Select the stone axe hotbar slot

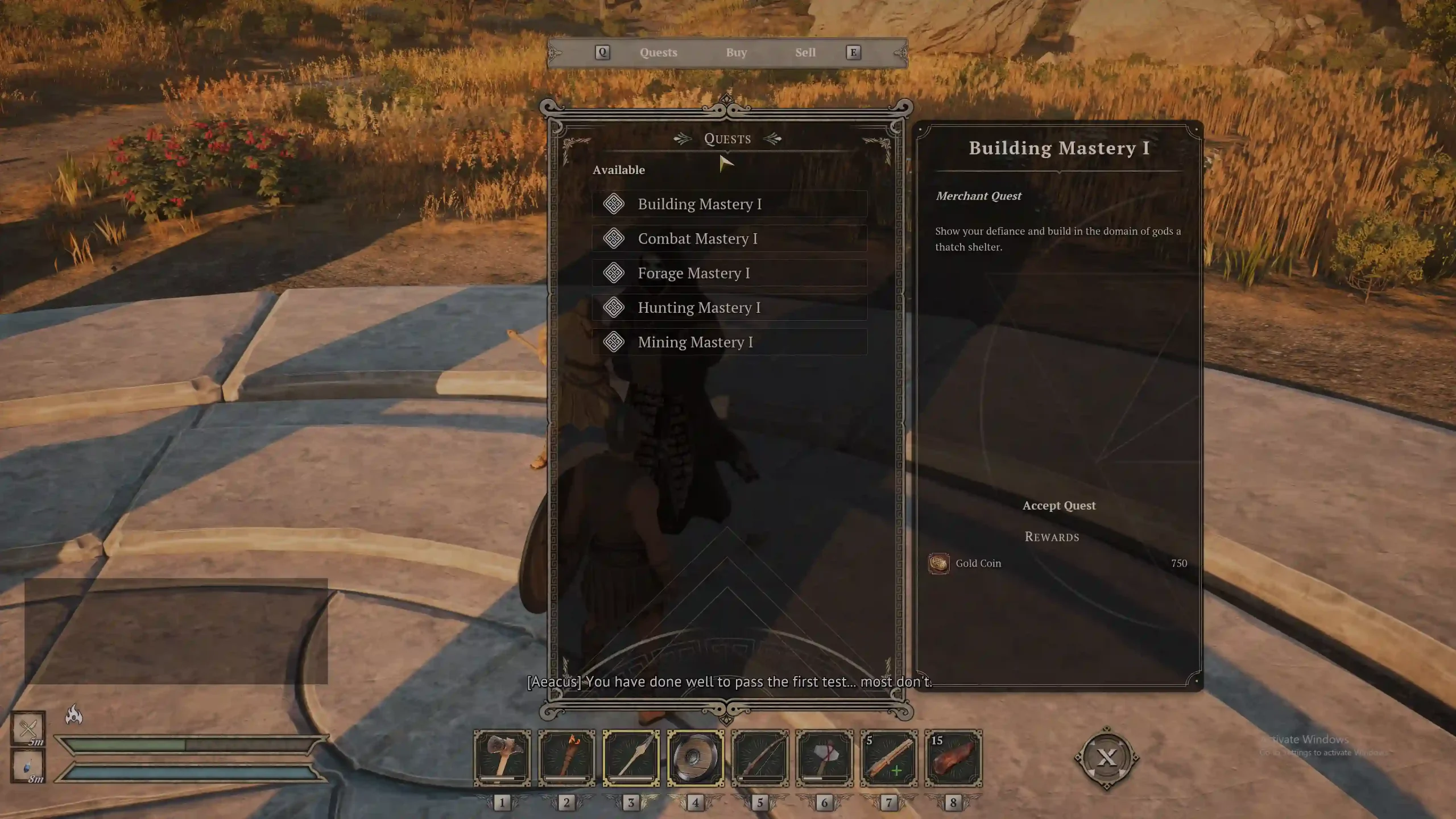coord(824,758)
